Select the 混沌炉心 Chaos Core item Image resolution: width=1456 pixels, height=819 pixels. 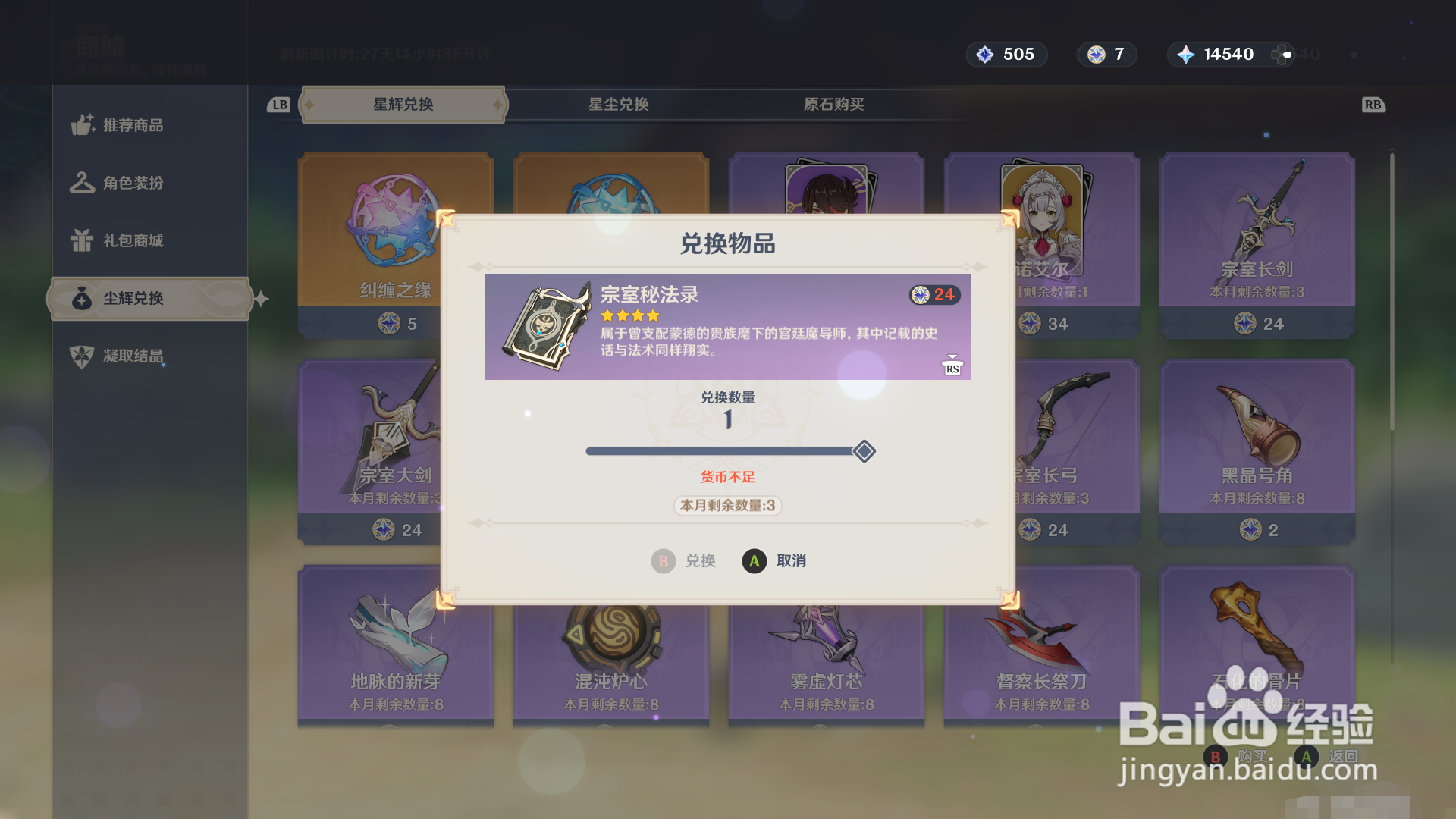611,641
